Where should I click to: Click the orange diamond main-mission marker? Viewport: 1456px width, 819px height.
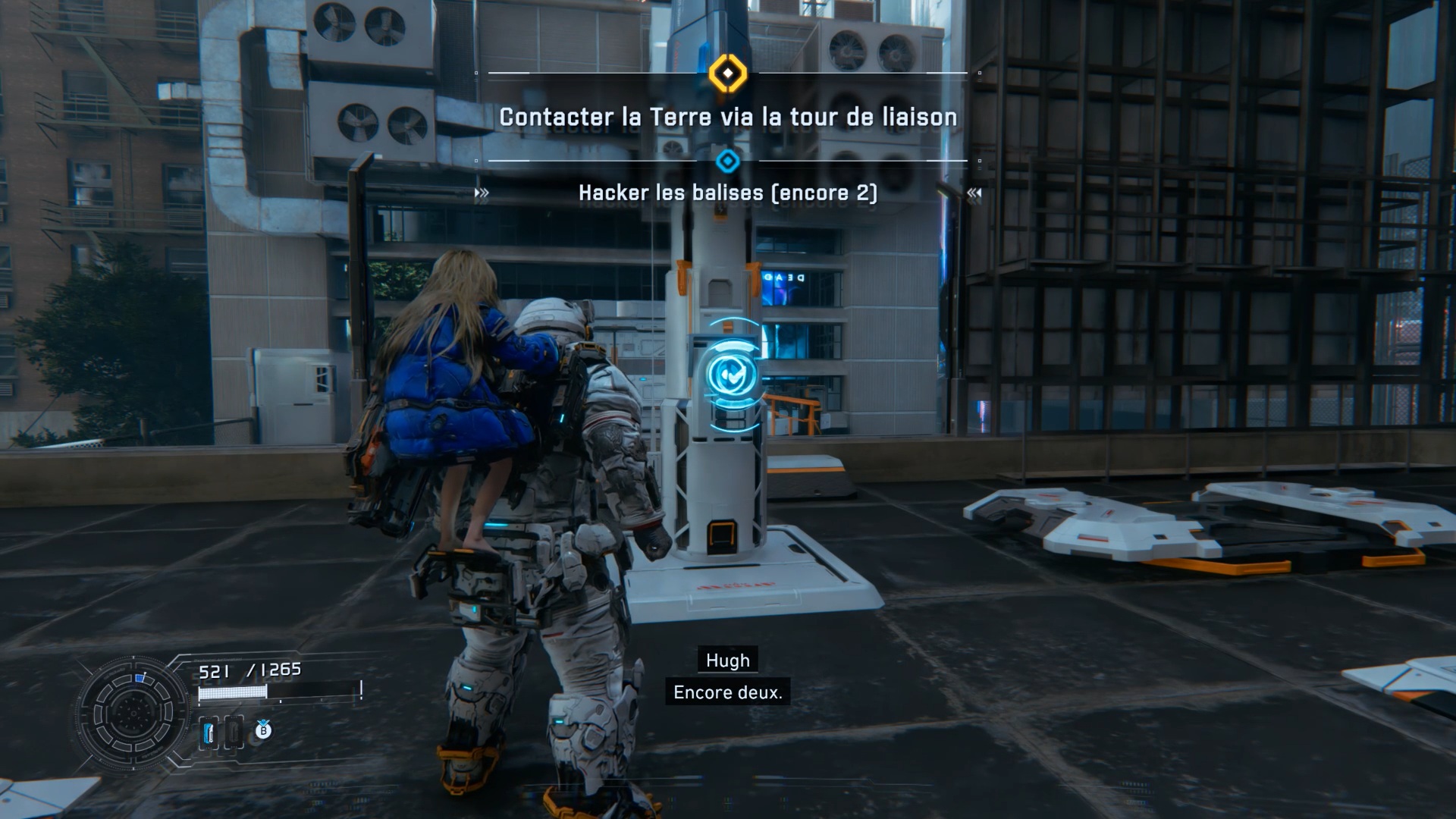tap(728, 74)
